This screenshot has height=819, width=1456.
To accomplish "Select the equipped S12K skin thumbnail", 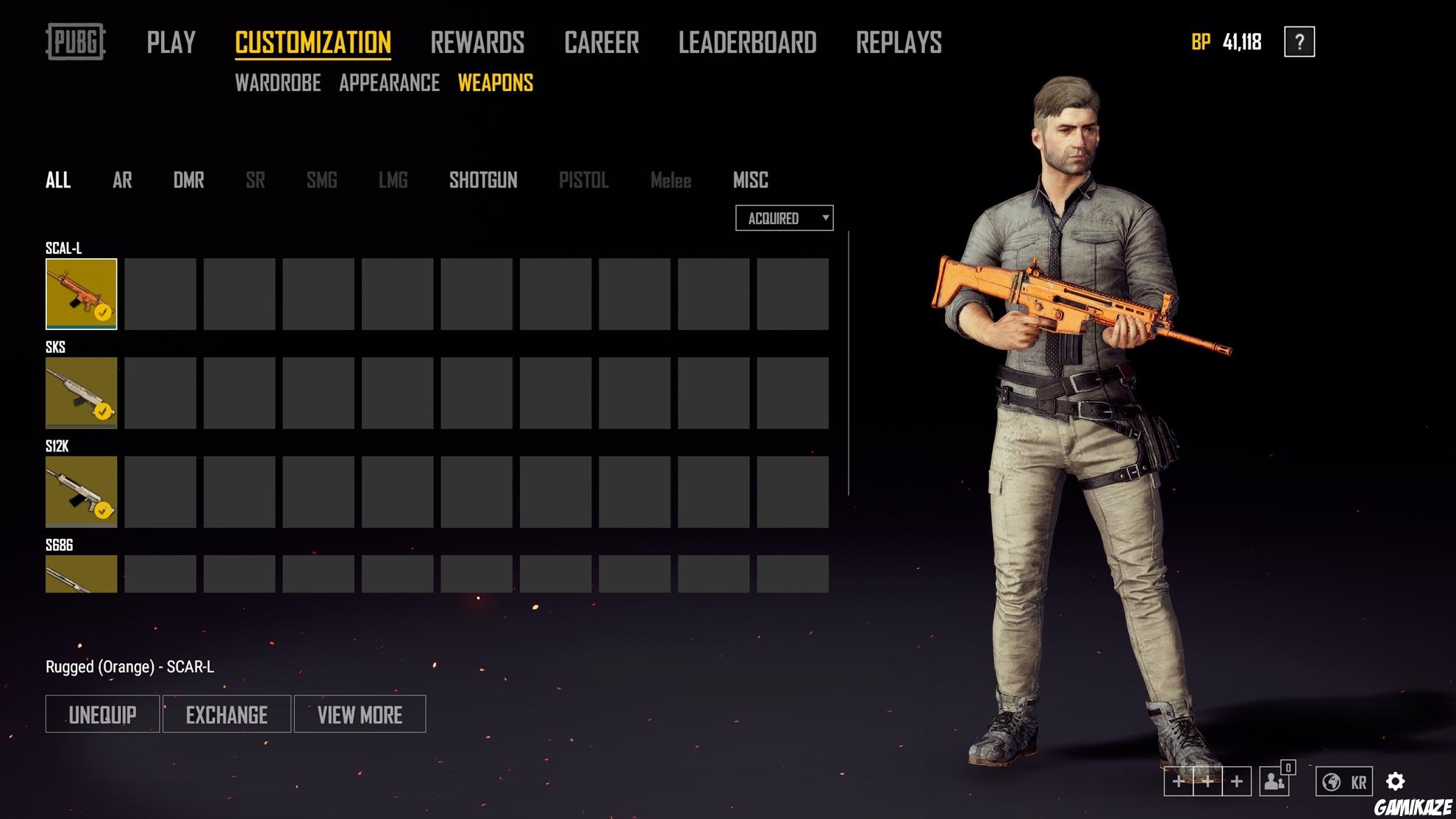I will pos(81,492).
